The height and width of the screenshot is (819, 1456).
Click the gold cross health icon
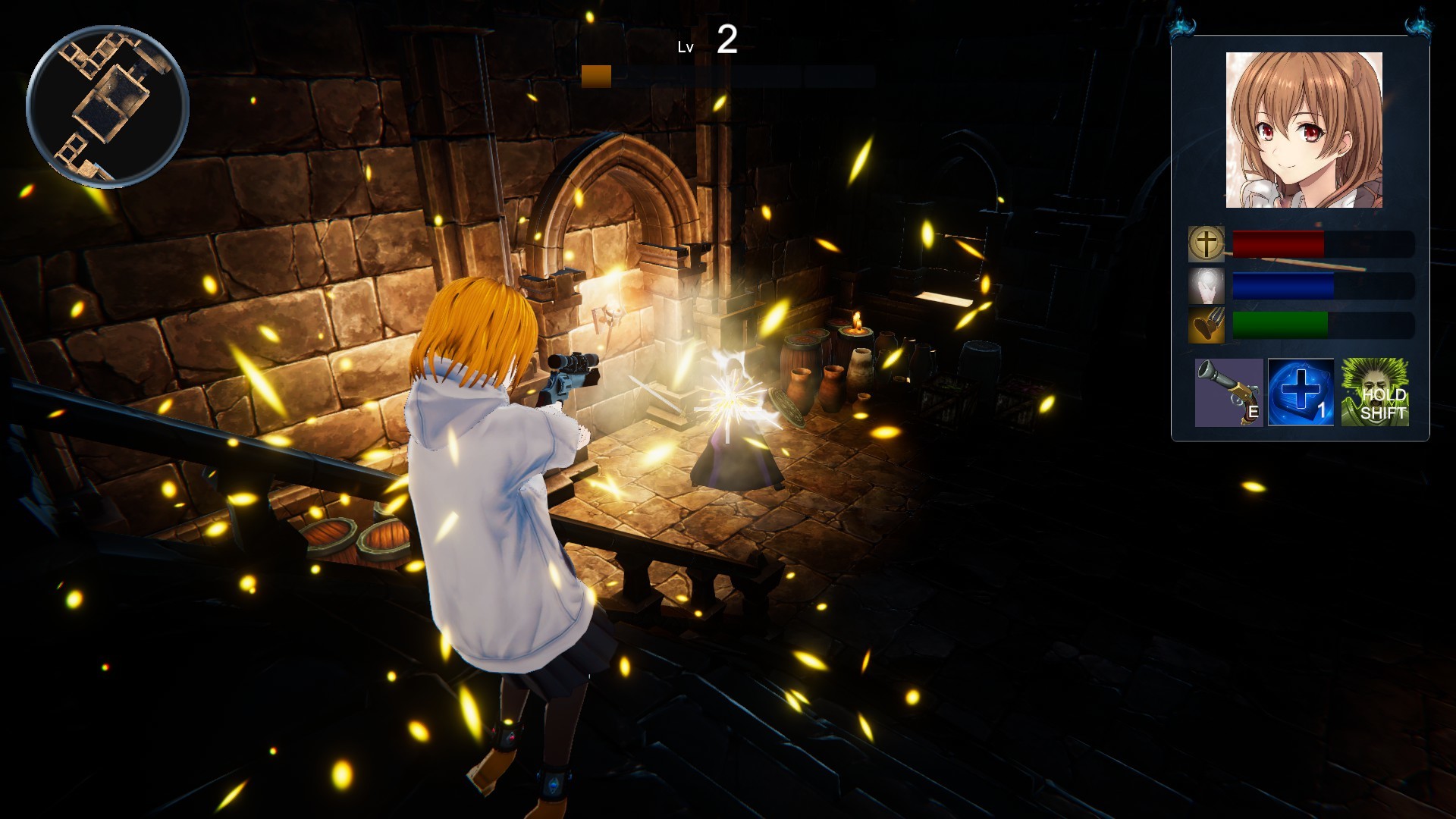(x=1206, y=244)
